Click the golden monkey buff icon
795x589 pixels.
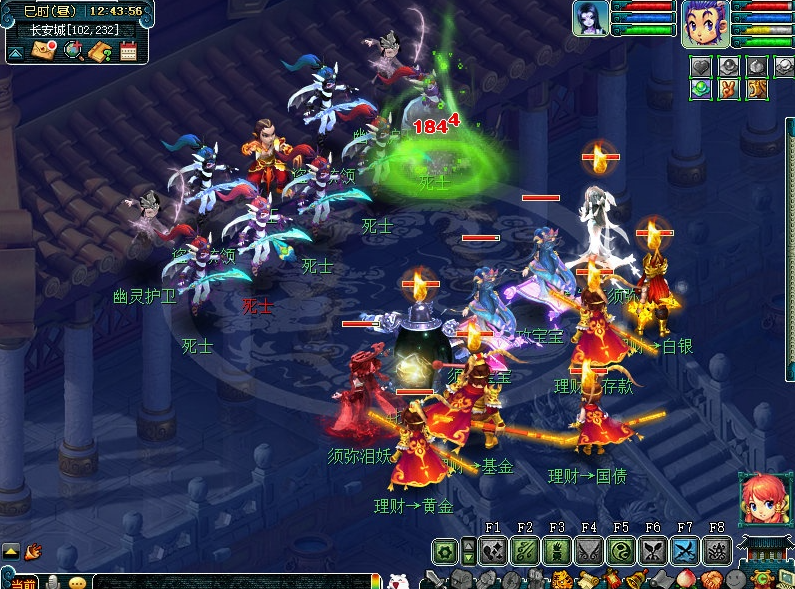(x=757, y=89)
